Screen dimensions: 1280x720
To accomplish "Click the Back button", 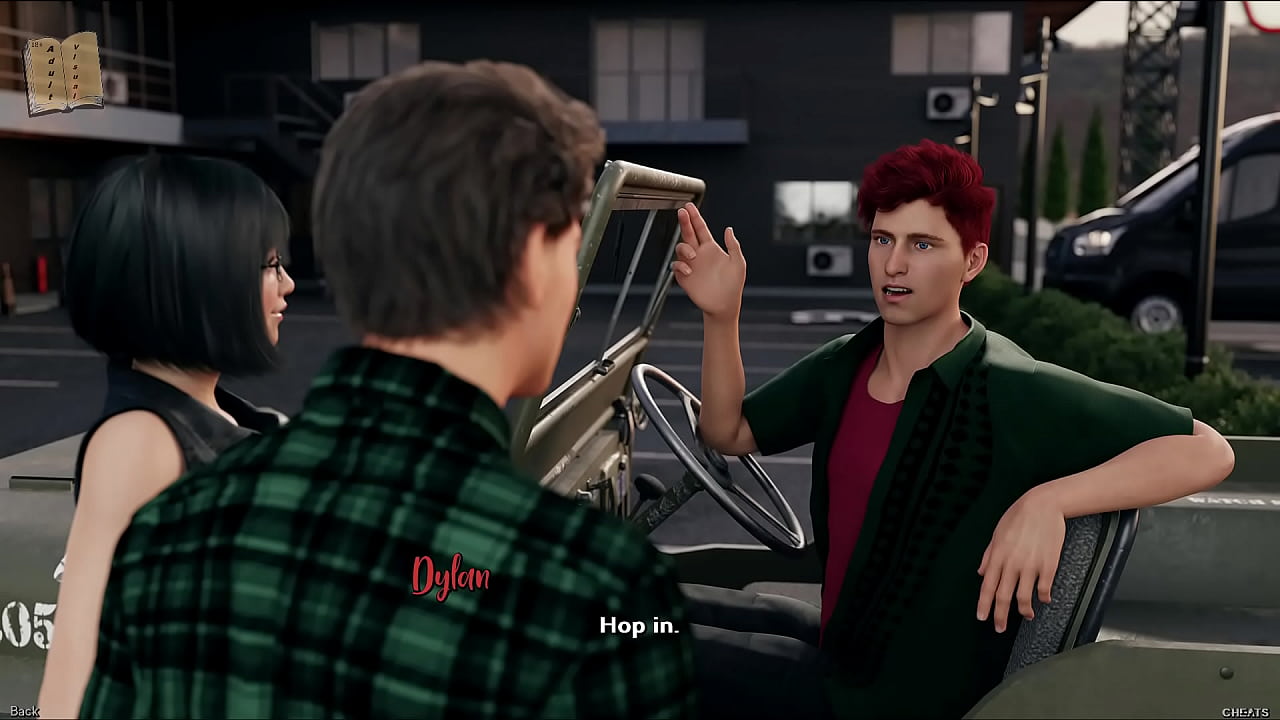I will pyautogui.click(x=24, y=711).
